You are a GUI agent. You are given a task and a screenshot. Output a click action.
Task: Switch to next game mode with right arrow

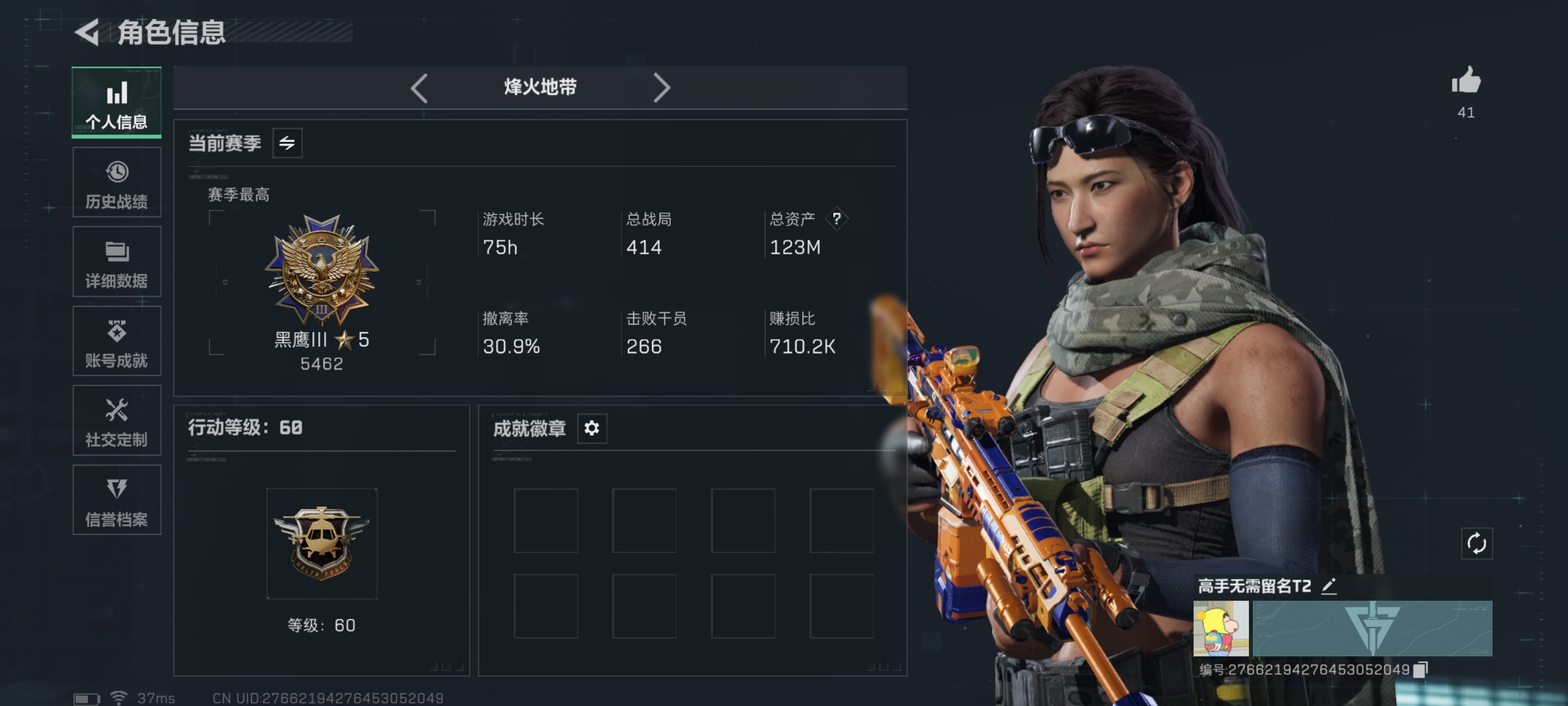[661, 88]
